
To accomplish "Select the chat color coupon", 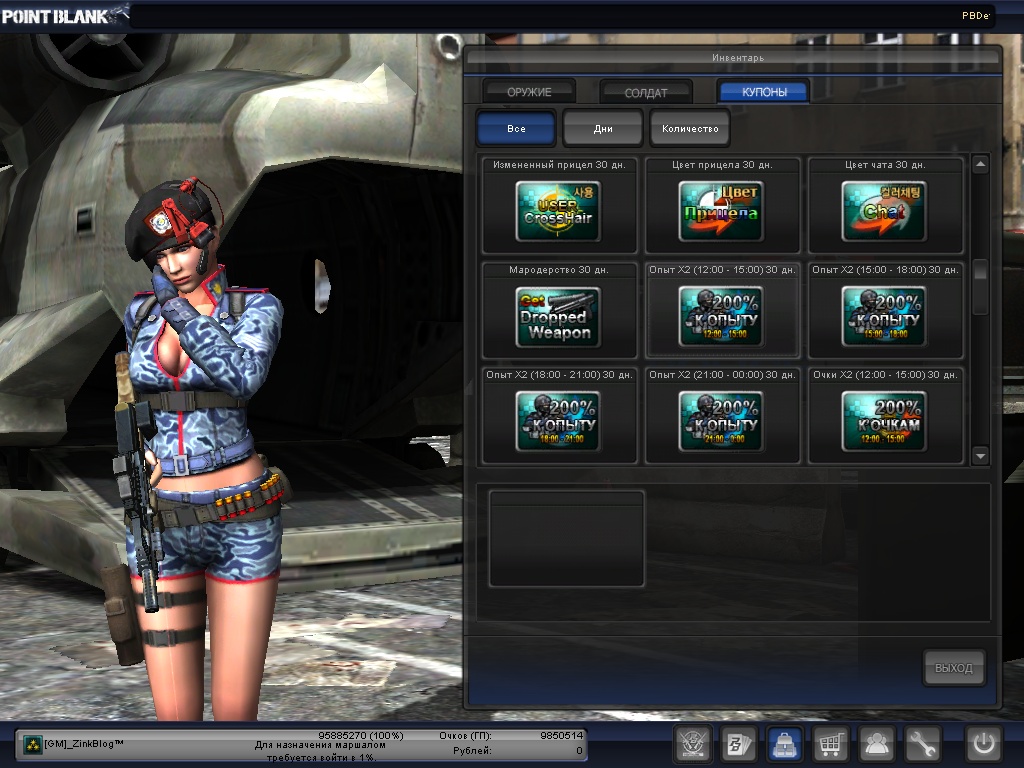I will click(884, 211).
